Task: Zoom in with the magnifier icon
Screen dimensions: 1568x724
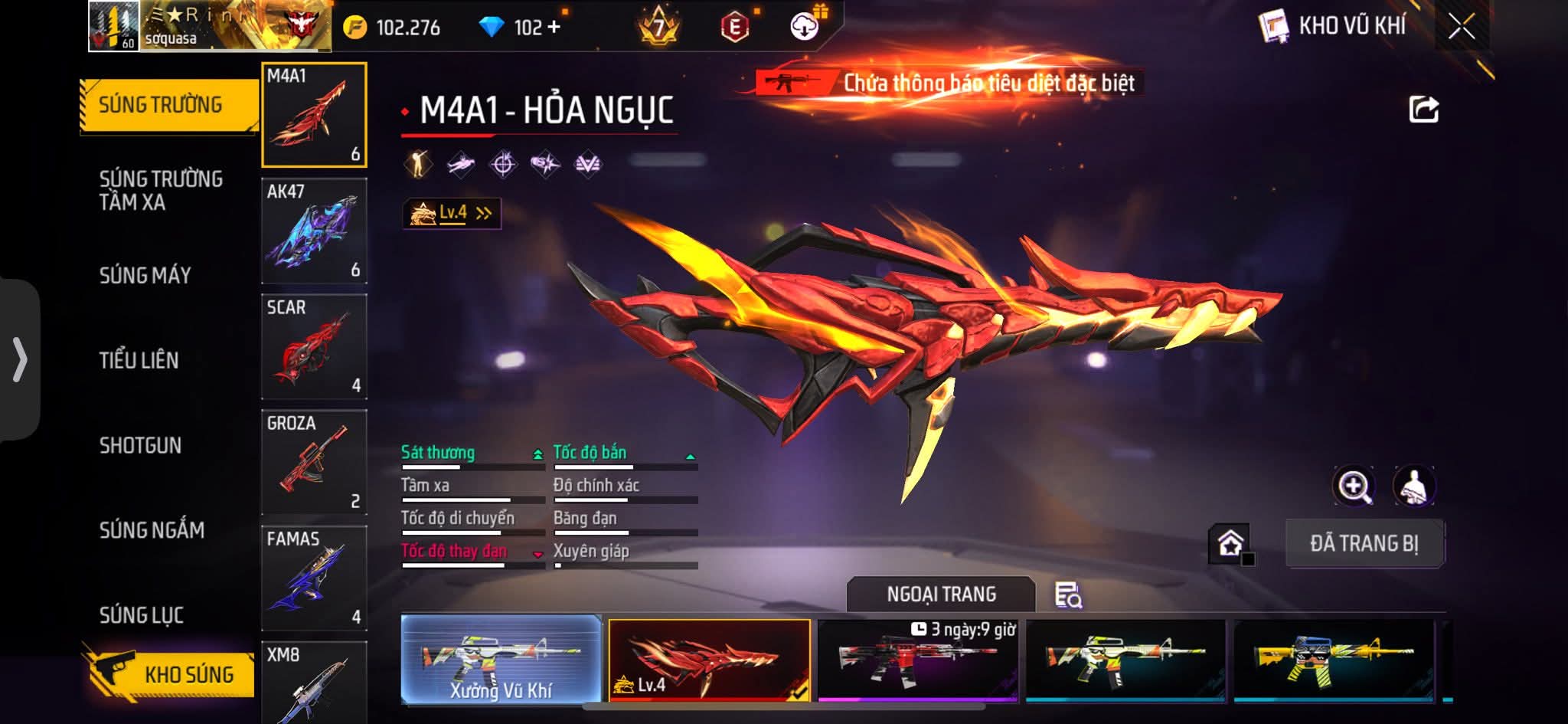Action: point(1354,486)
